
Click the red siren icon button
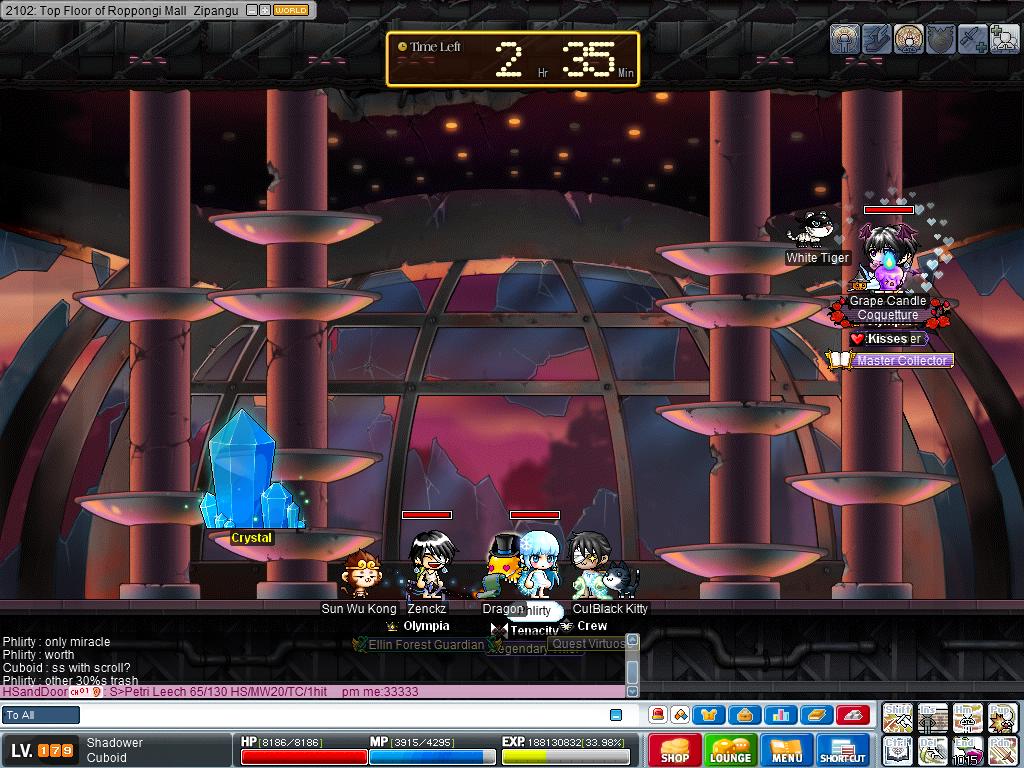657,715
